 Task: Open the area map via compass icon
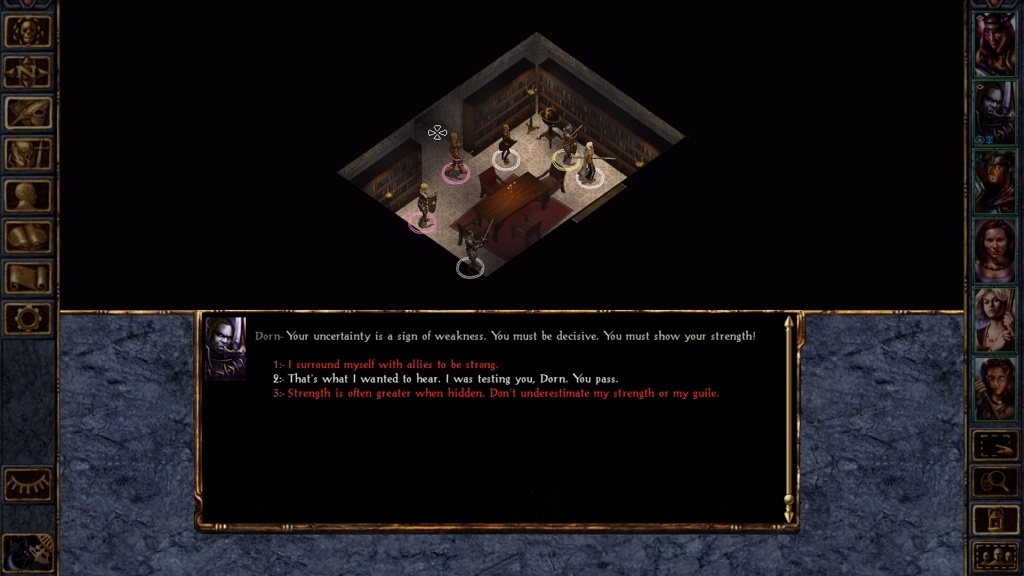pos(28,72)
